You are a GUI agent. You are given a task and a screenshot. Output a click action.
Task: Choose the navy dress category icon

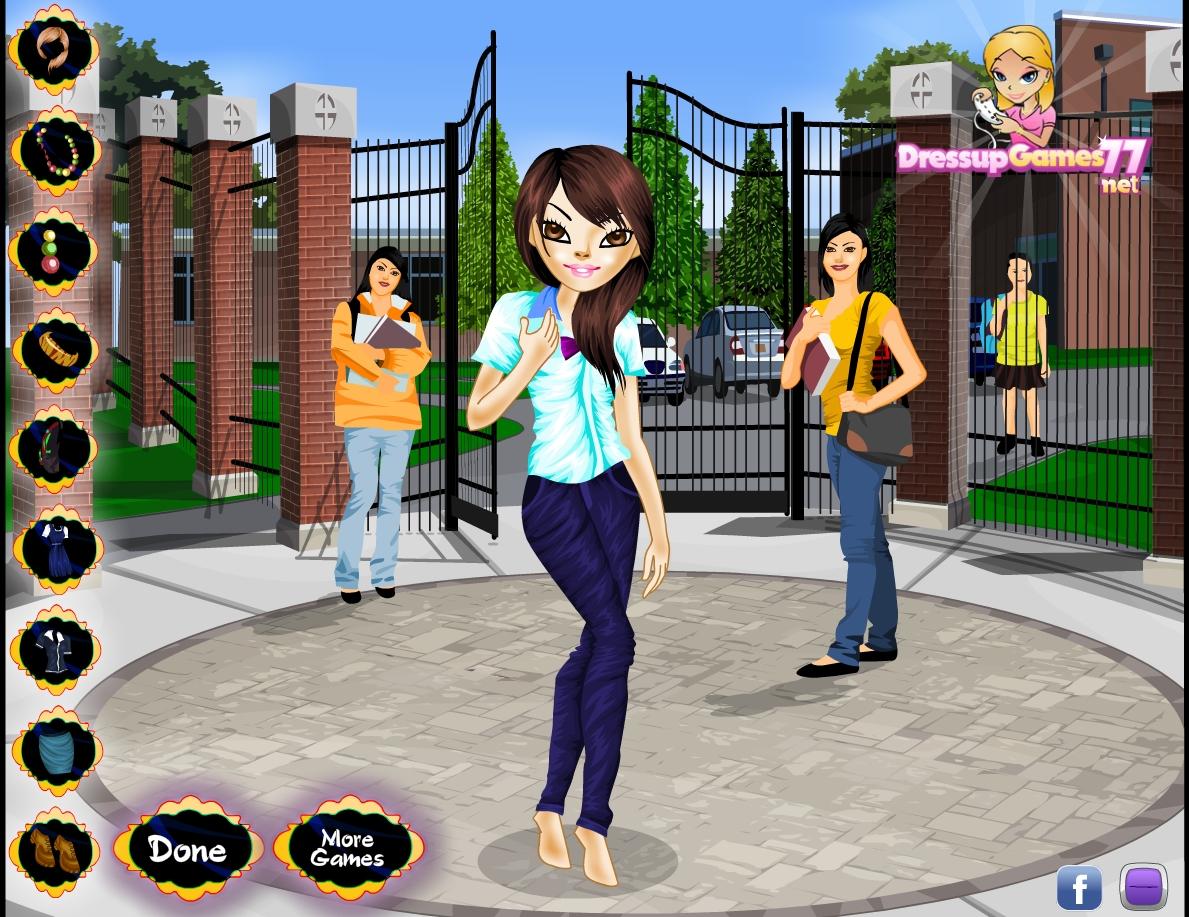57,548
